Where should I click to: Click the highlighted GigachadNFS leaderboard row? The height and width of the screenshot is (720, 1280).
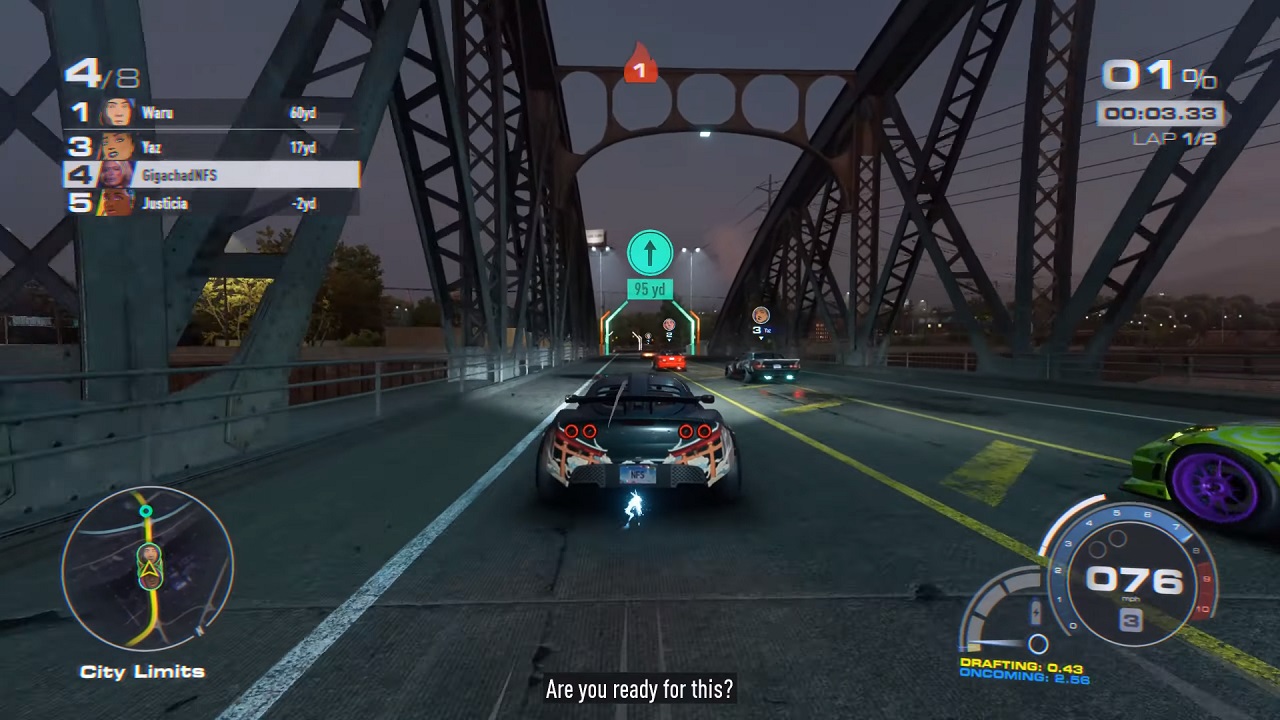pos(212,175)
